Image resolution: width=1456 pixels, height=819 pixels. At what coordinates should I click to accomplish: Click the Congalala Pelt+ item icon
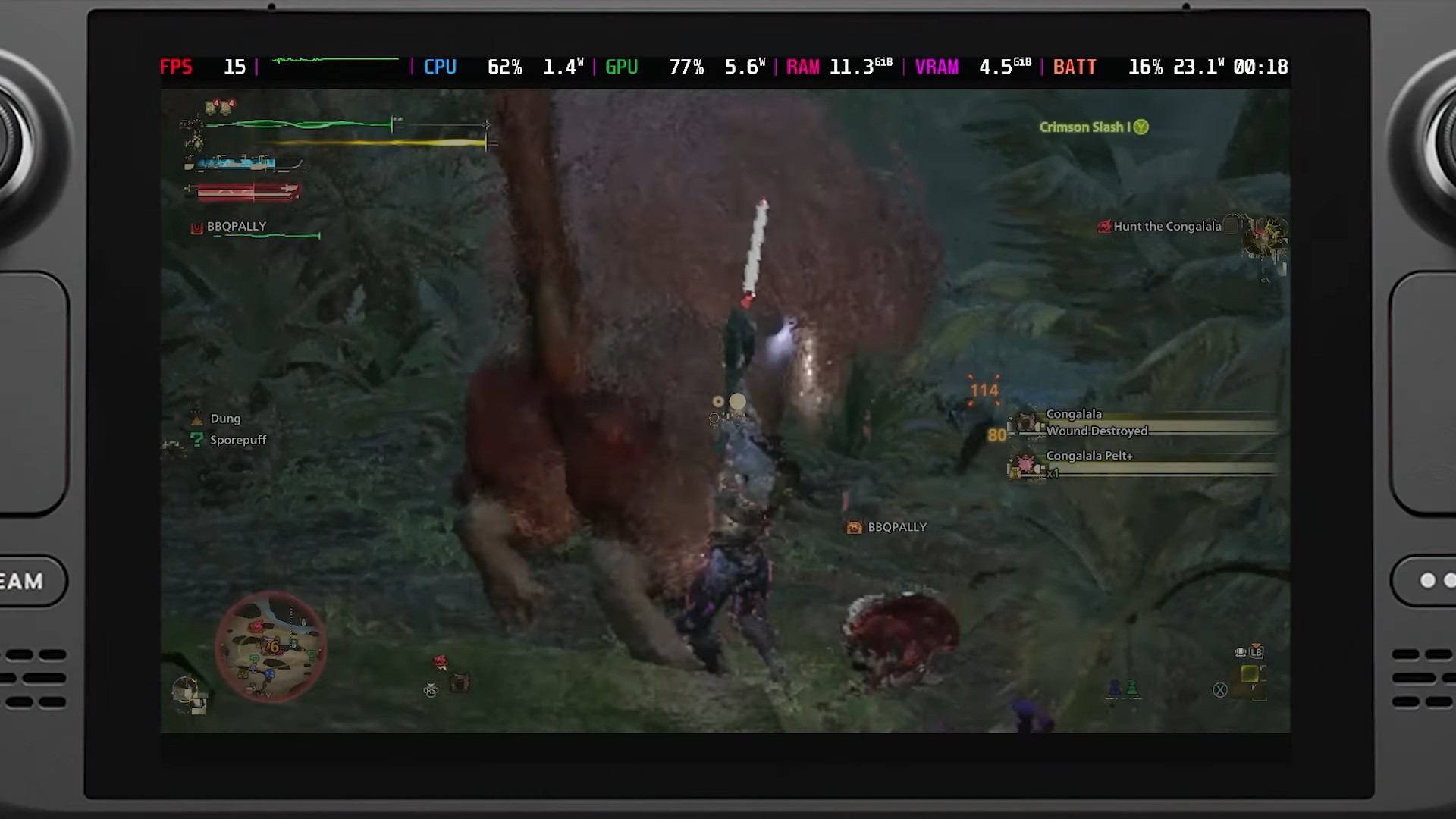[1026, 466]
